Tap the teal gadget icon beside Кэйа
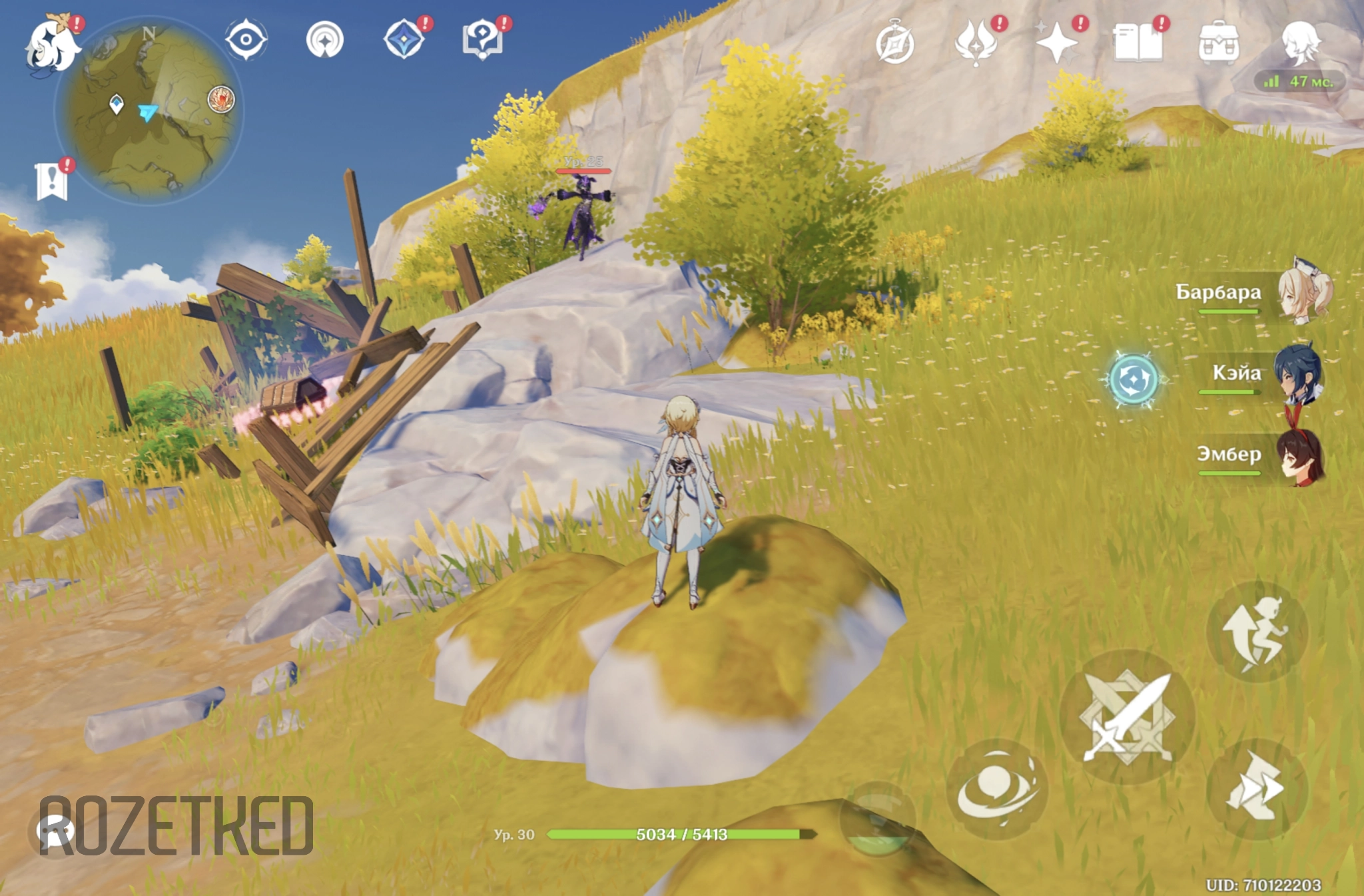1364x896 pixels. click(x=1133, y=379)
